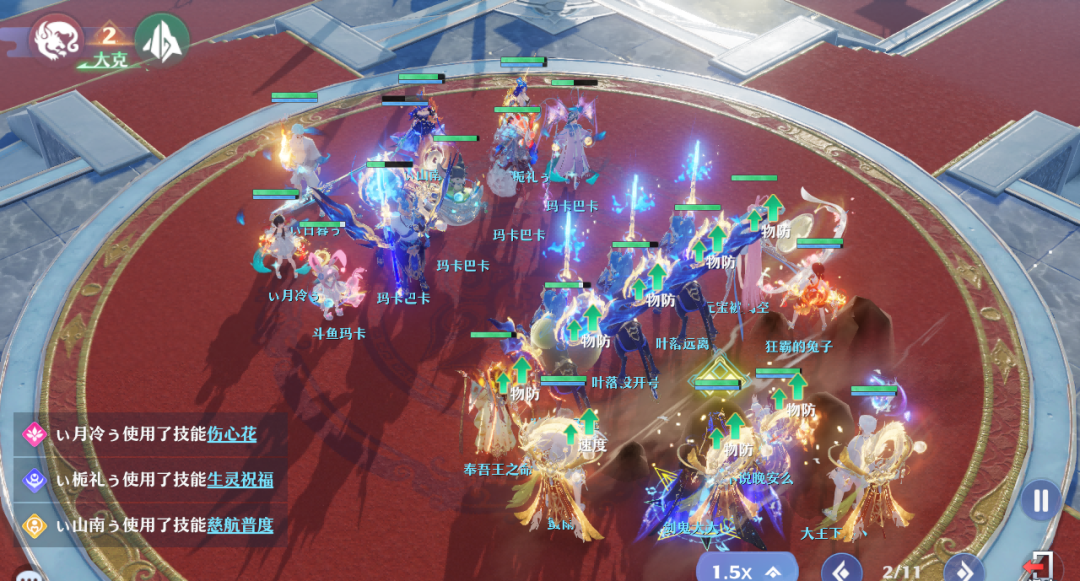Viewport: 1080px width, 581px height.
Task: Open the chat bubble button
Action: 26,575
